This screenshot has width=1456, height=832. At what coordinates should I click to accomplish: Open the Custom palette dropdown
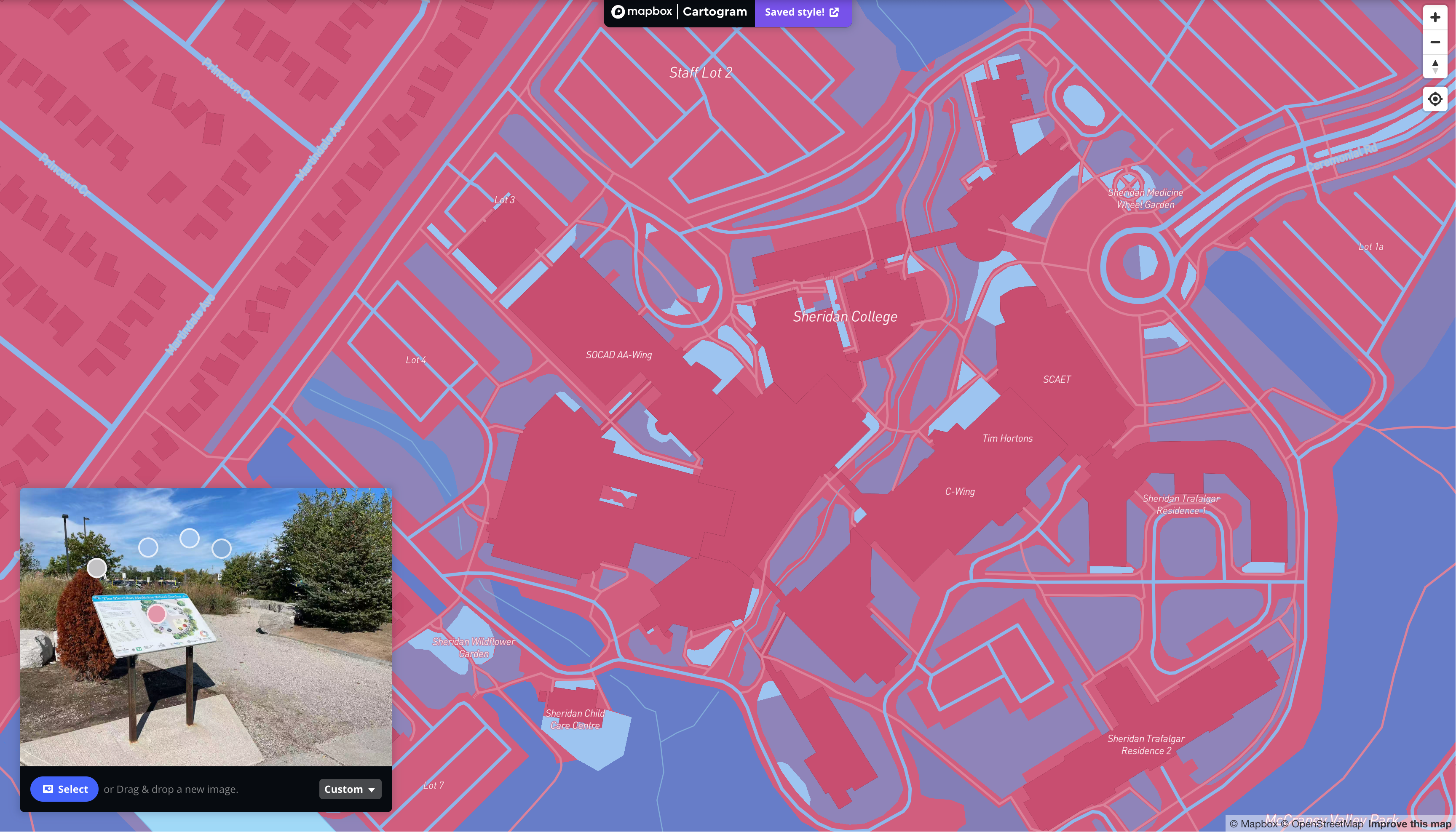349,789
